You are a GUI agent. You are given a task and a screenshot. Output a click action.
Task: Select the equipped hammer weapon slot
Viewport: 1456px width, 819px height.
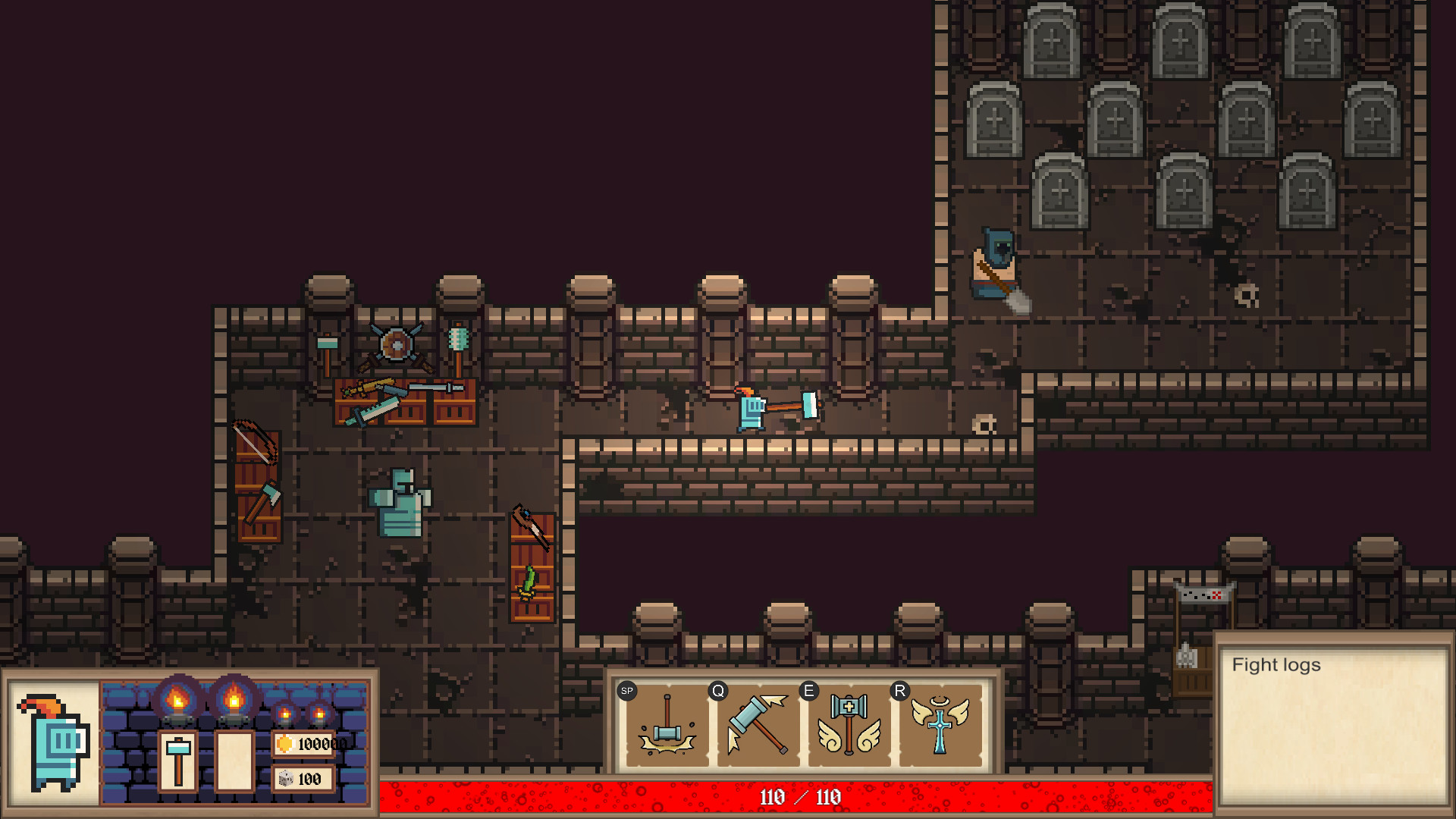coord(178,761)
